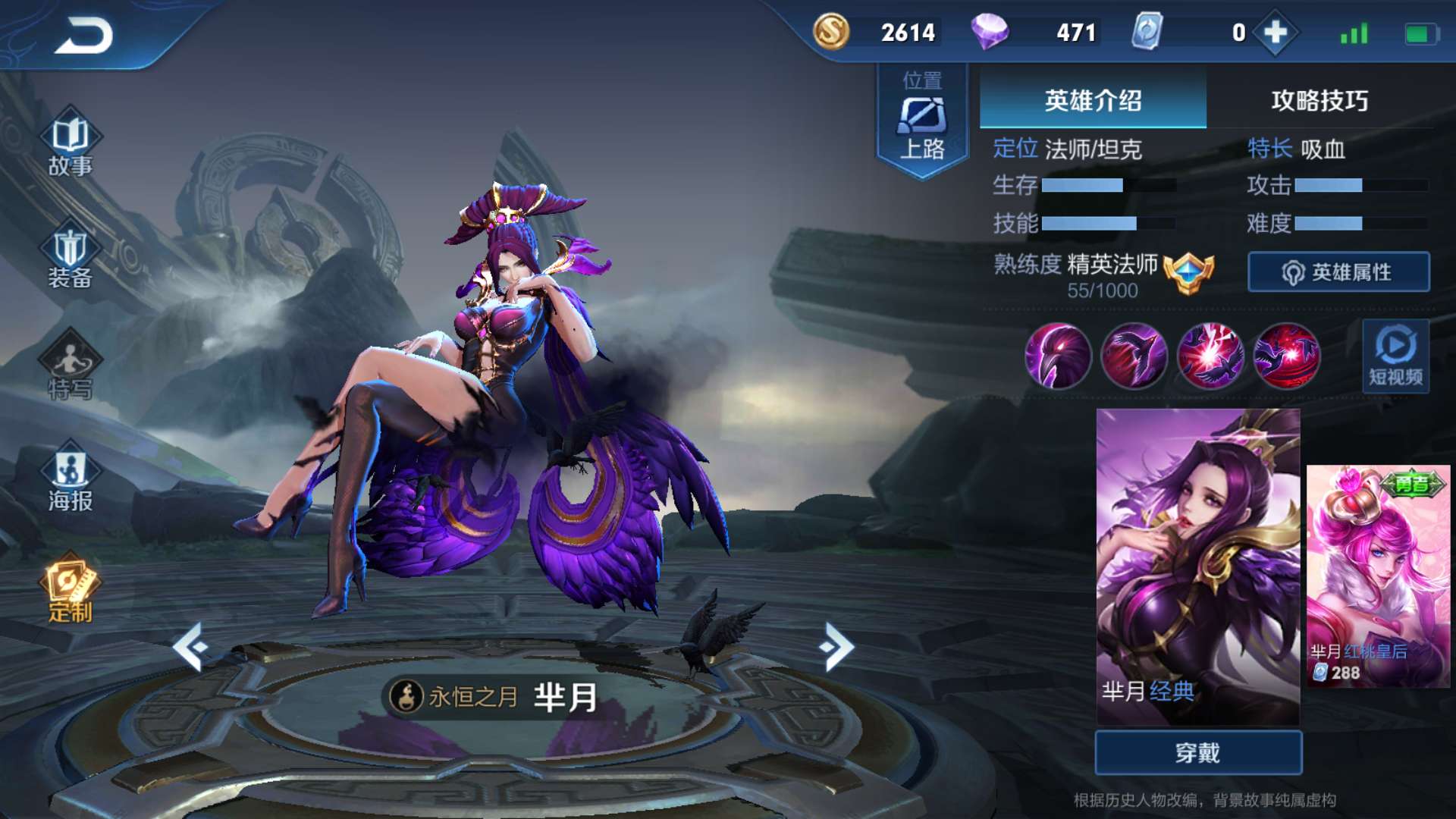Select the 英雄介绍 tab
The width and height of the screenshot is (1456, 819).
[x=1093, y=100]
